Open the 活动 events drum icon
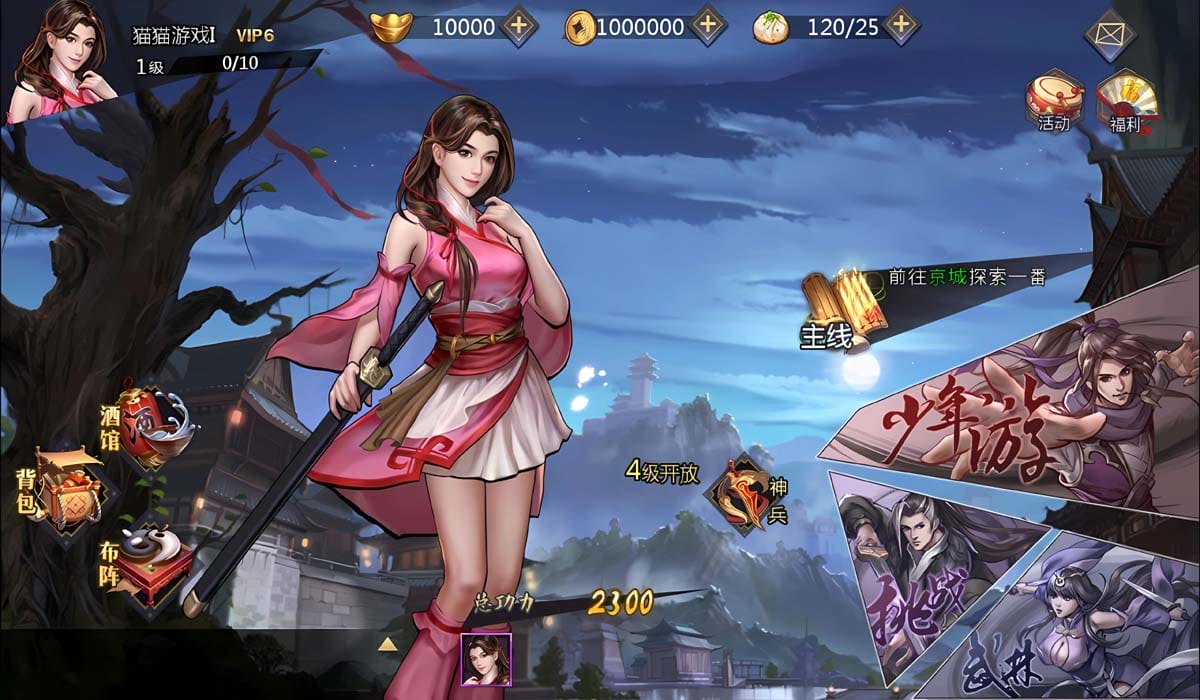The height and width of the screenshot is (700, 1200). pyautogui.click(x=1053, y=100)
